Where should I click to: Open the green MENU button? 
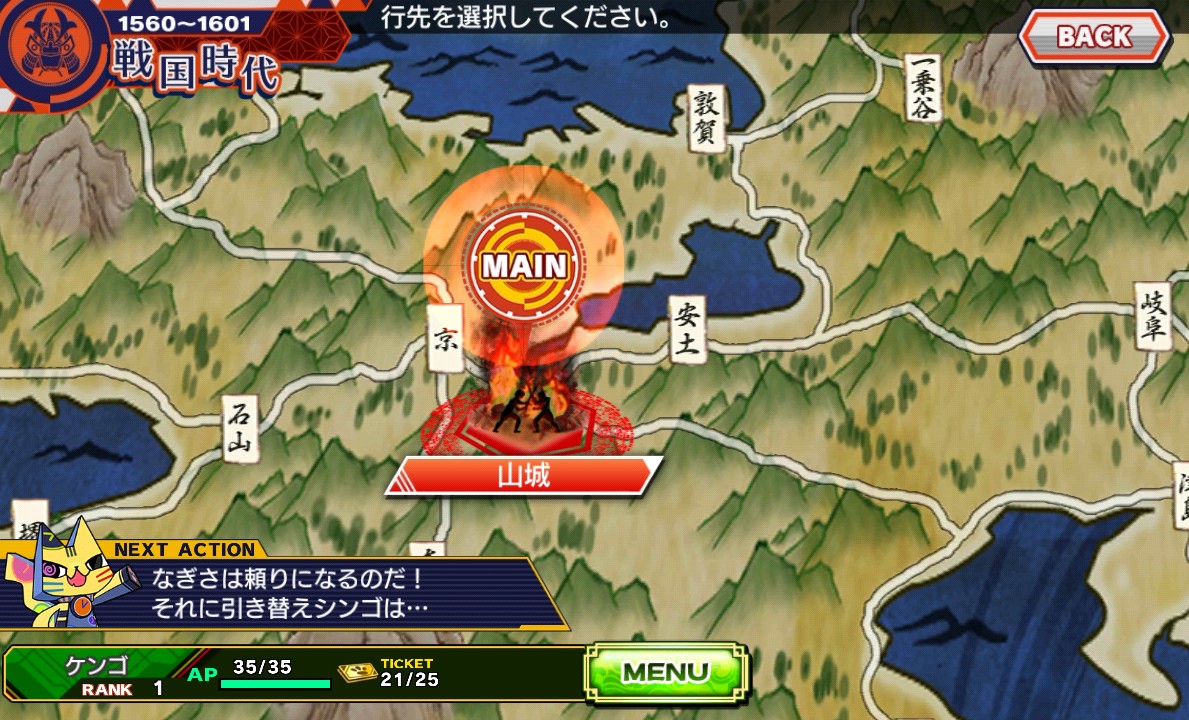[x=666, y=671]
